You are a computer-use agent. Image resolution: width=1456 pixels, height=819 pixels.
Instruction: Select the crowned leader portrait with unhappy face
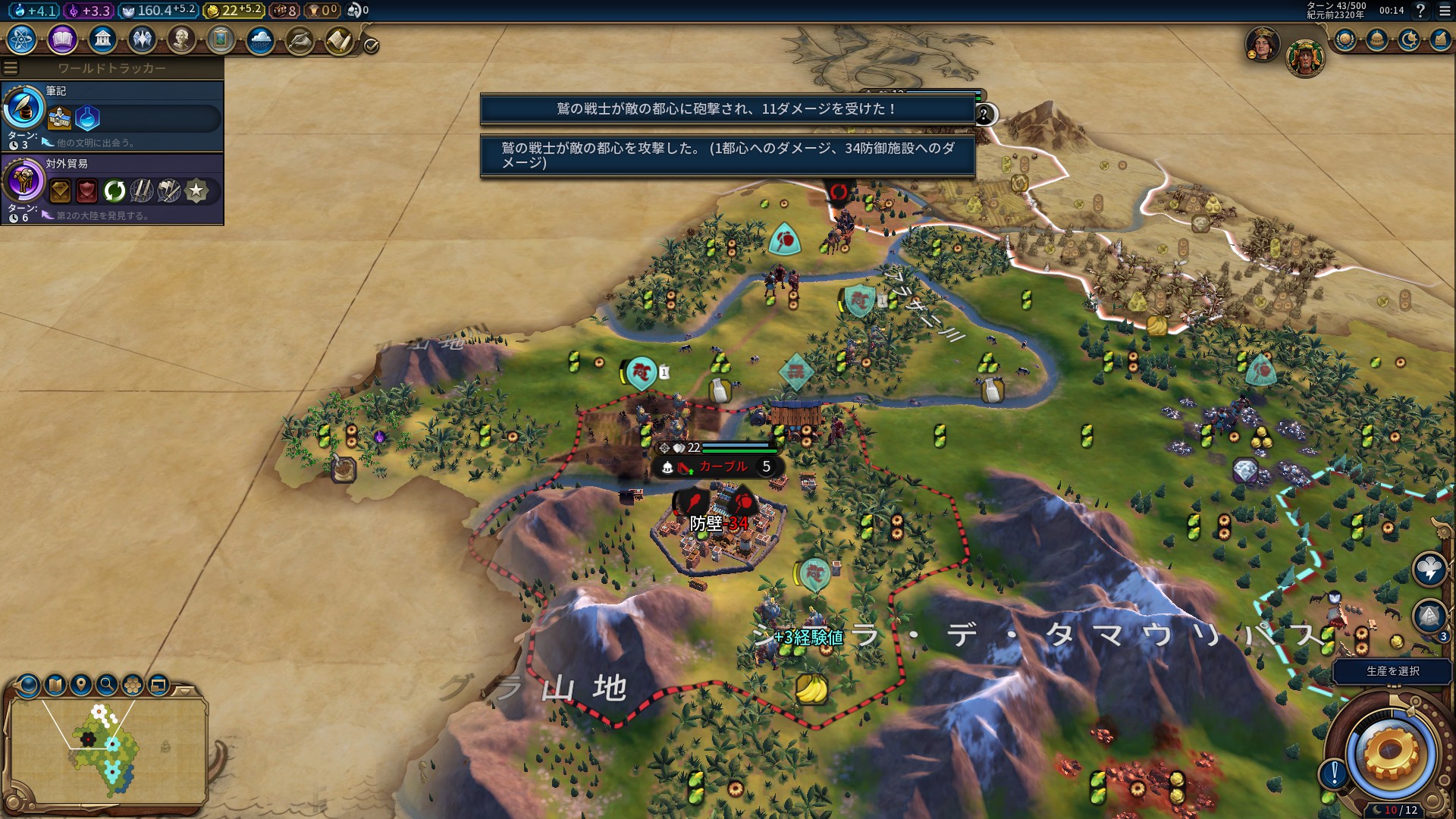(x=1263, y=44)
